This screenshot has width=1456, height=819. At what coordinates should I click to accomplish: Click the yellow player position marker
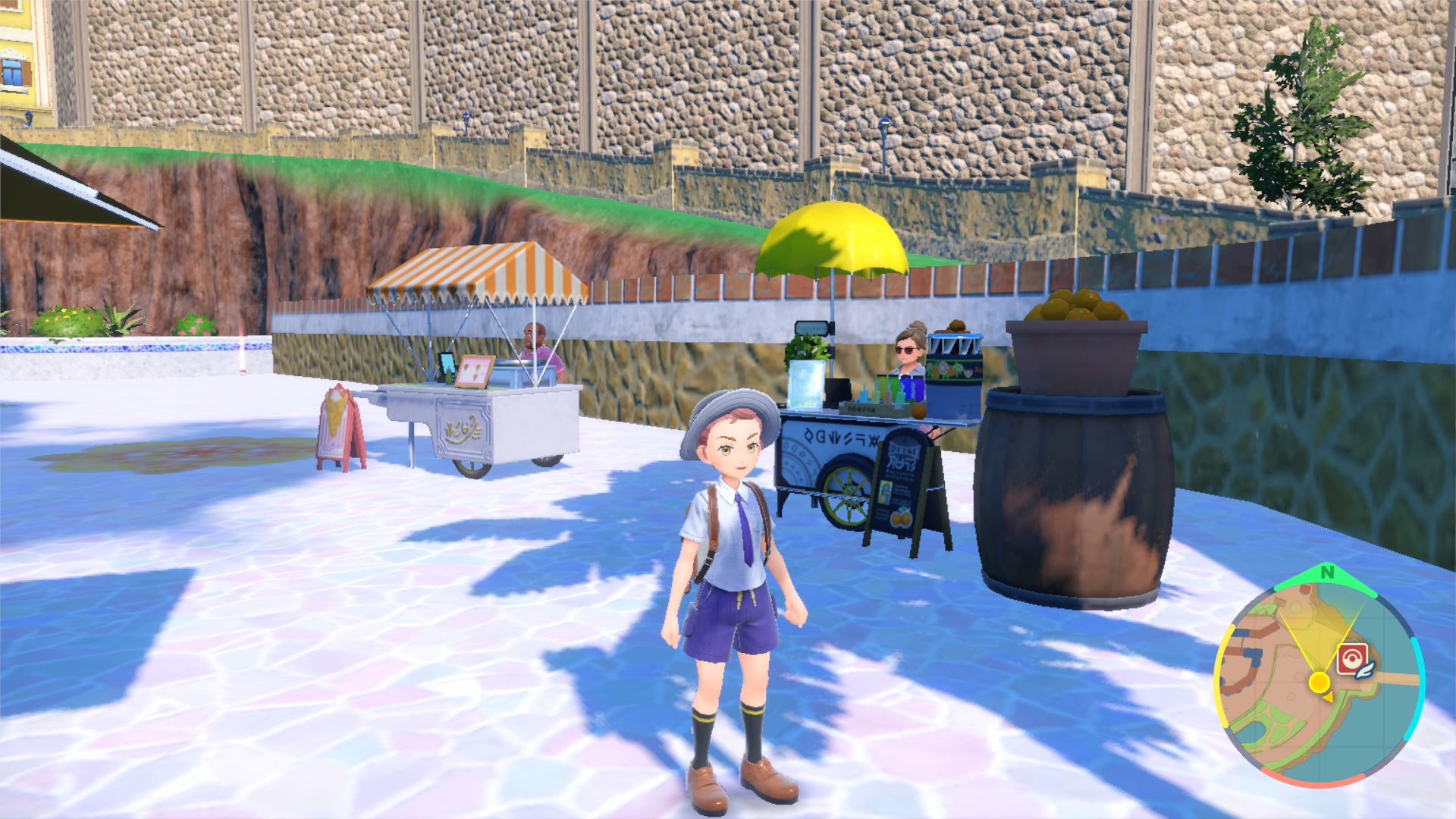click(x=1320, y=682)
